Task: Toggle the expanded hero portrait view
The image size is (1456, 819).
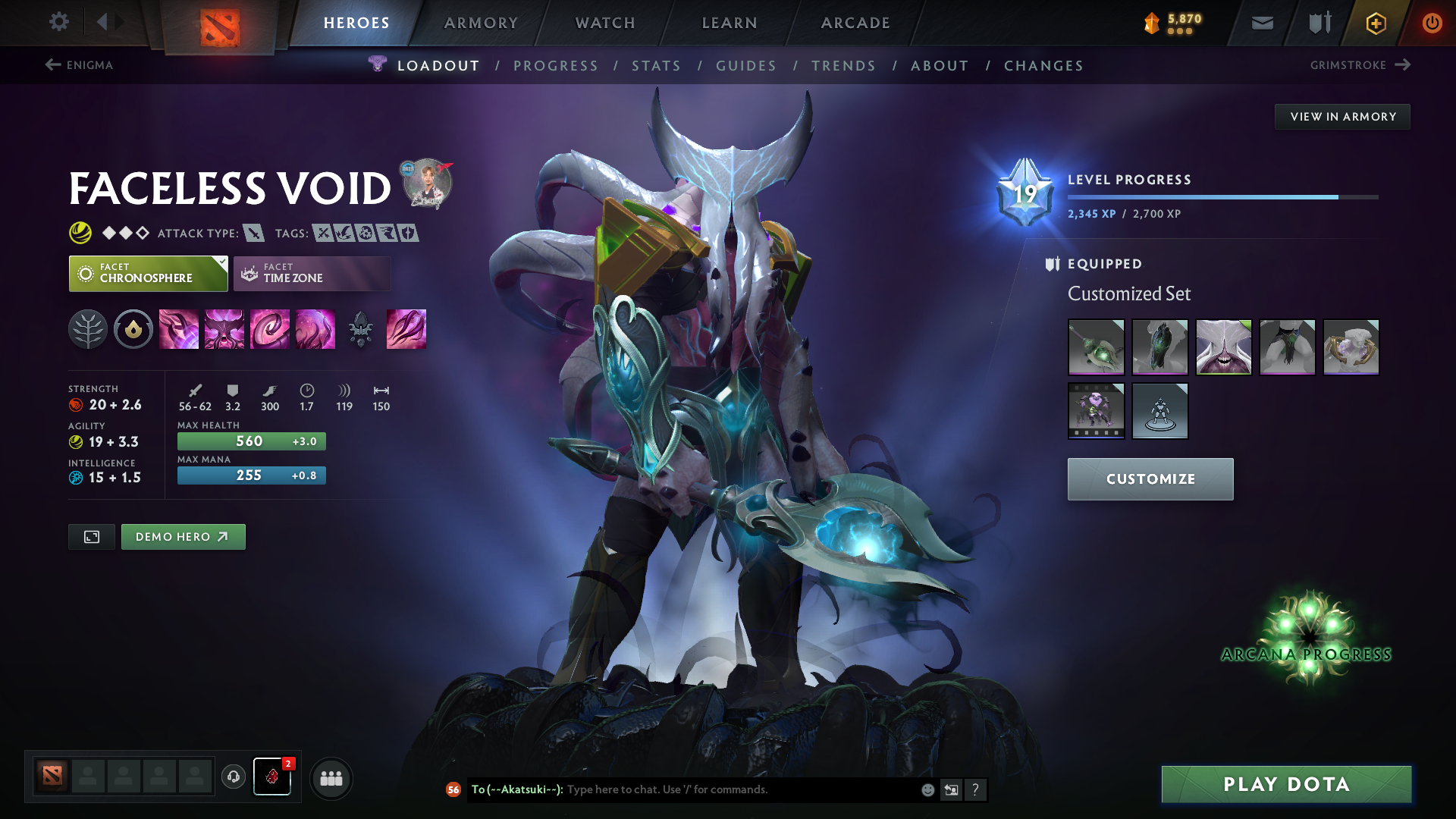Action: click(91, 536)
